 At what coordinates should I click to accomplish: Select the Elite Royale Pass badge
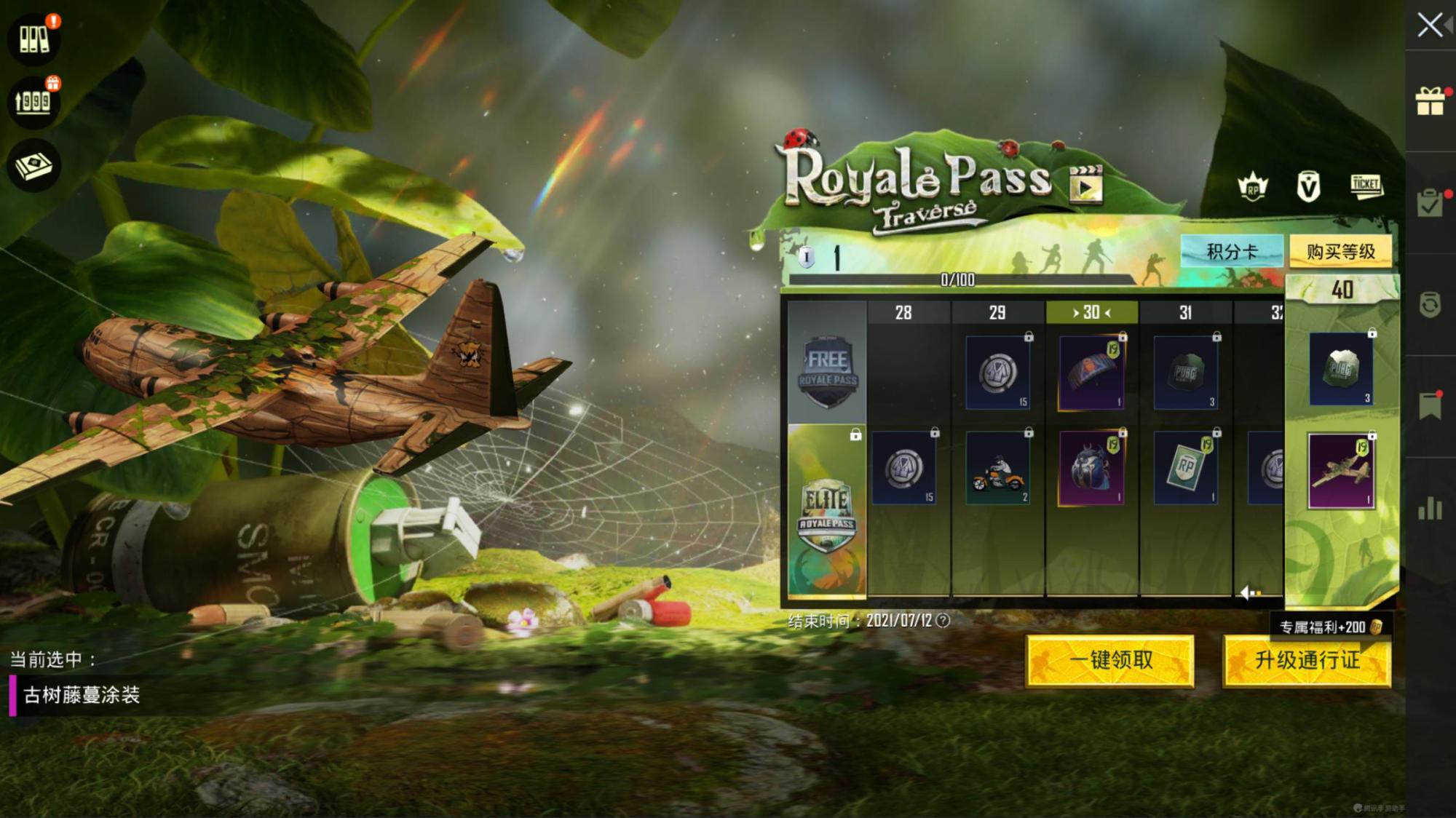[x=826, y=511]
